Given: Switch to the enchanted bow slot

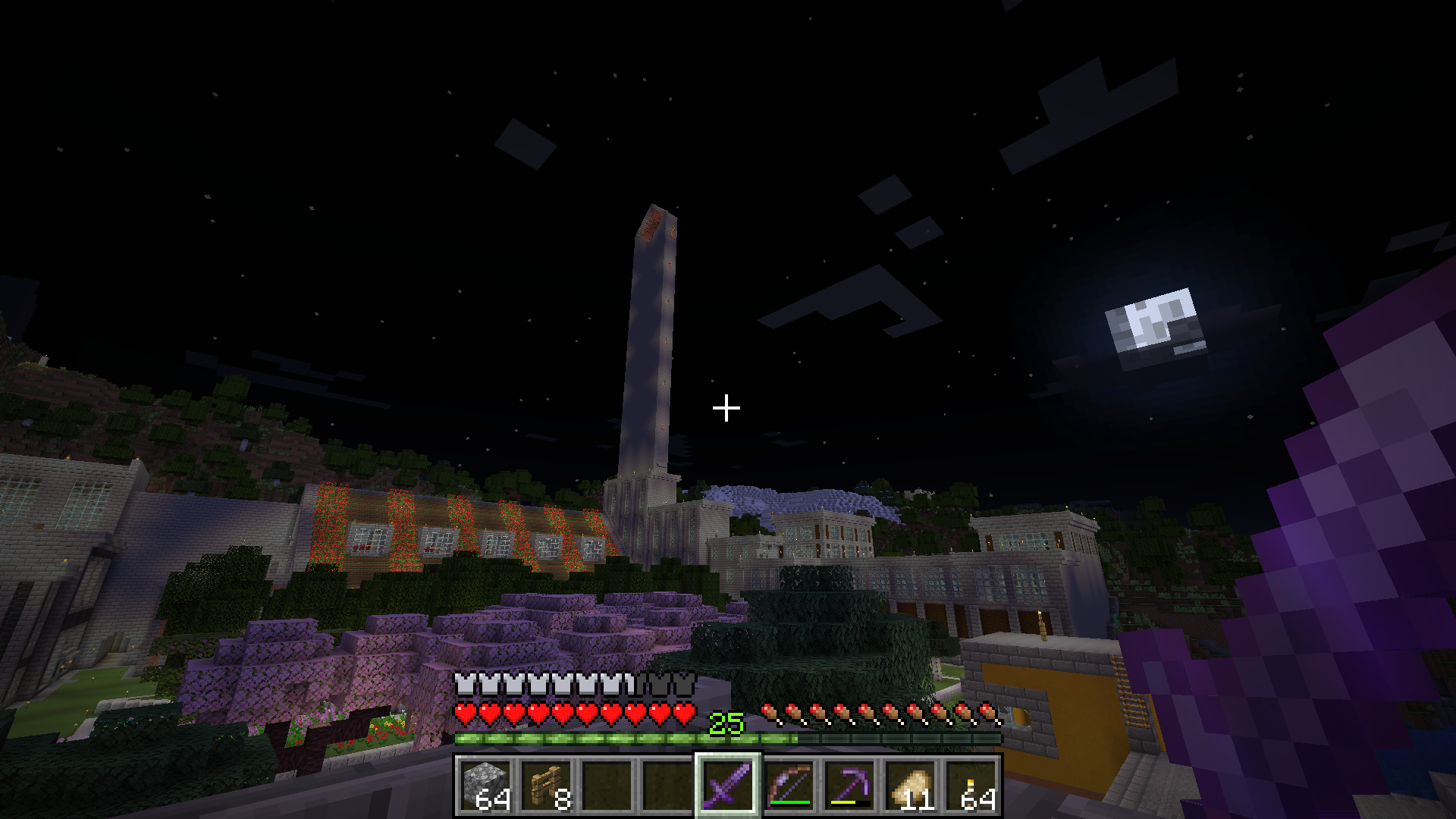Looking at the screenshot, I should click(x=789, y=785).
